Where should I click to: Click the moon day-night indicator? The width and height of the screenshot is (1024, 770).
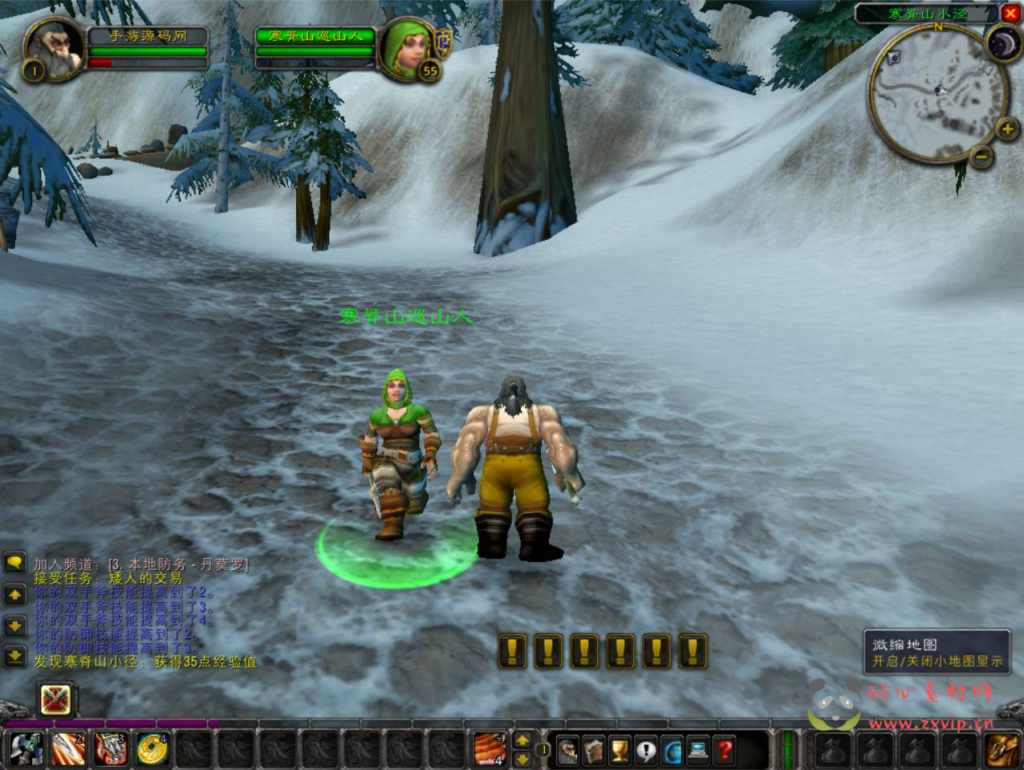tap(1003, 42)
